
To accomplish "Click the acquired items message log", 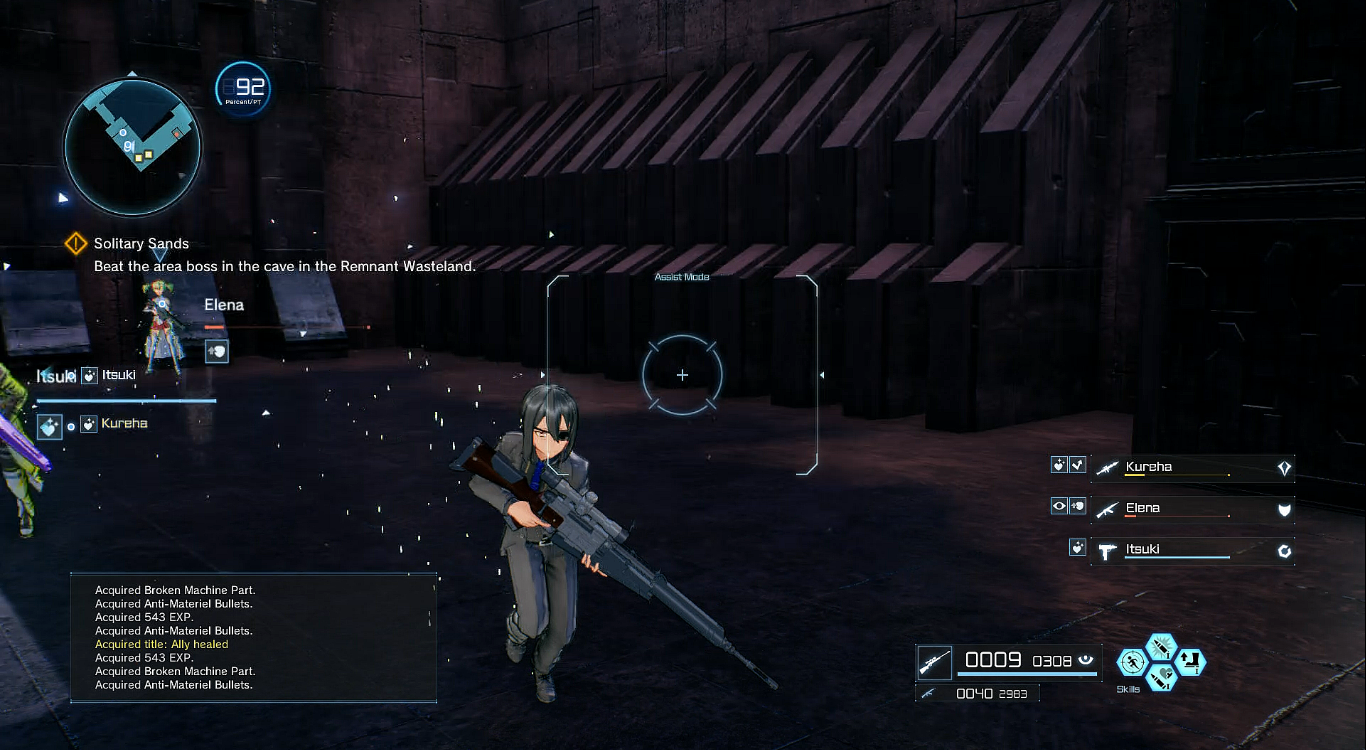I will point(253,637).
